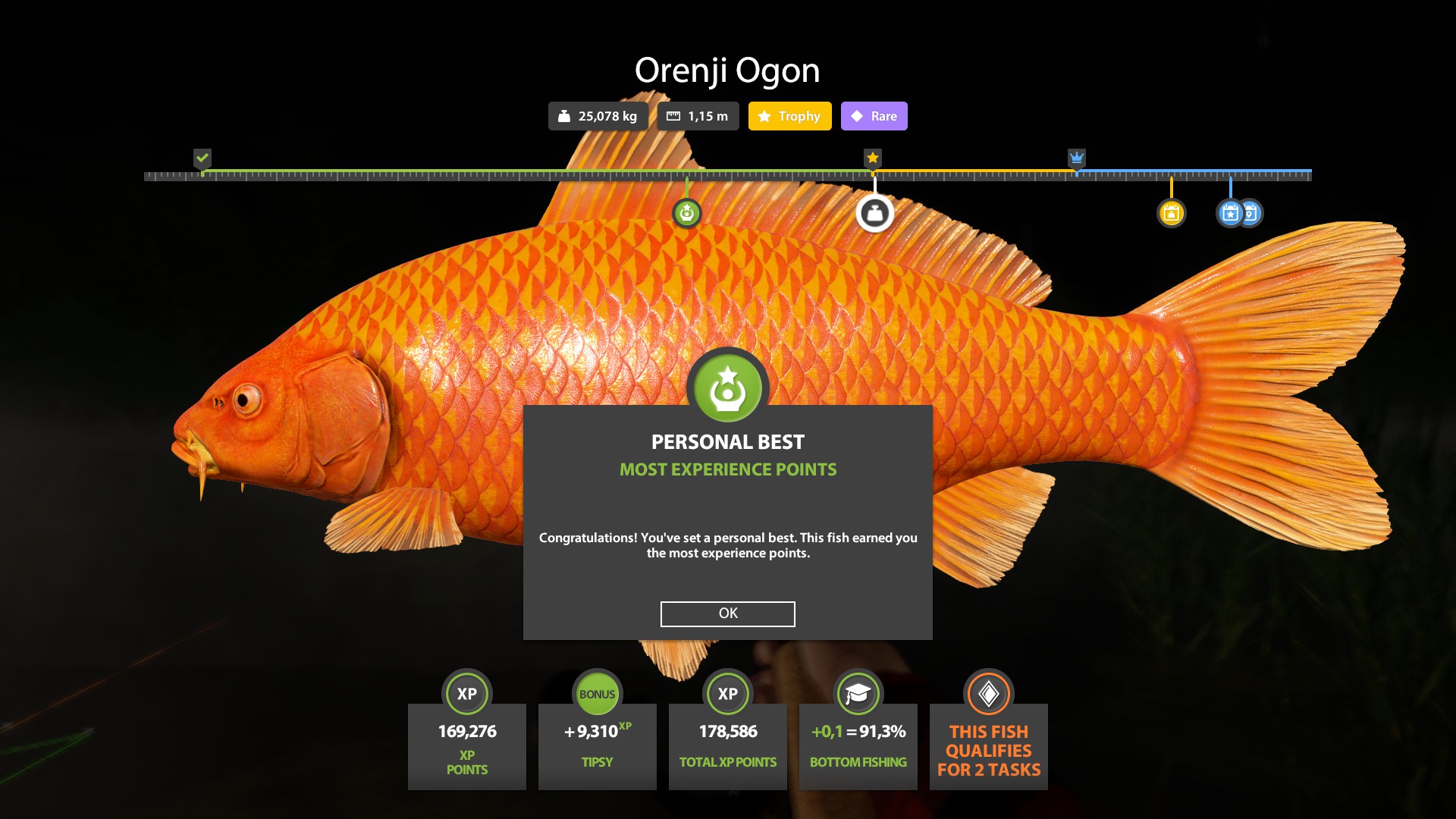Select the green stopwatch marker on the timeline
The width and height of the screenshot is (1456, 819).
point(687,215)
